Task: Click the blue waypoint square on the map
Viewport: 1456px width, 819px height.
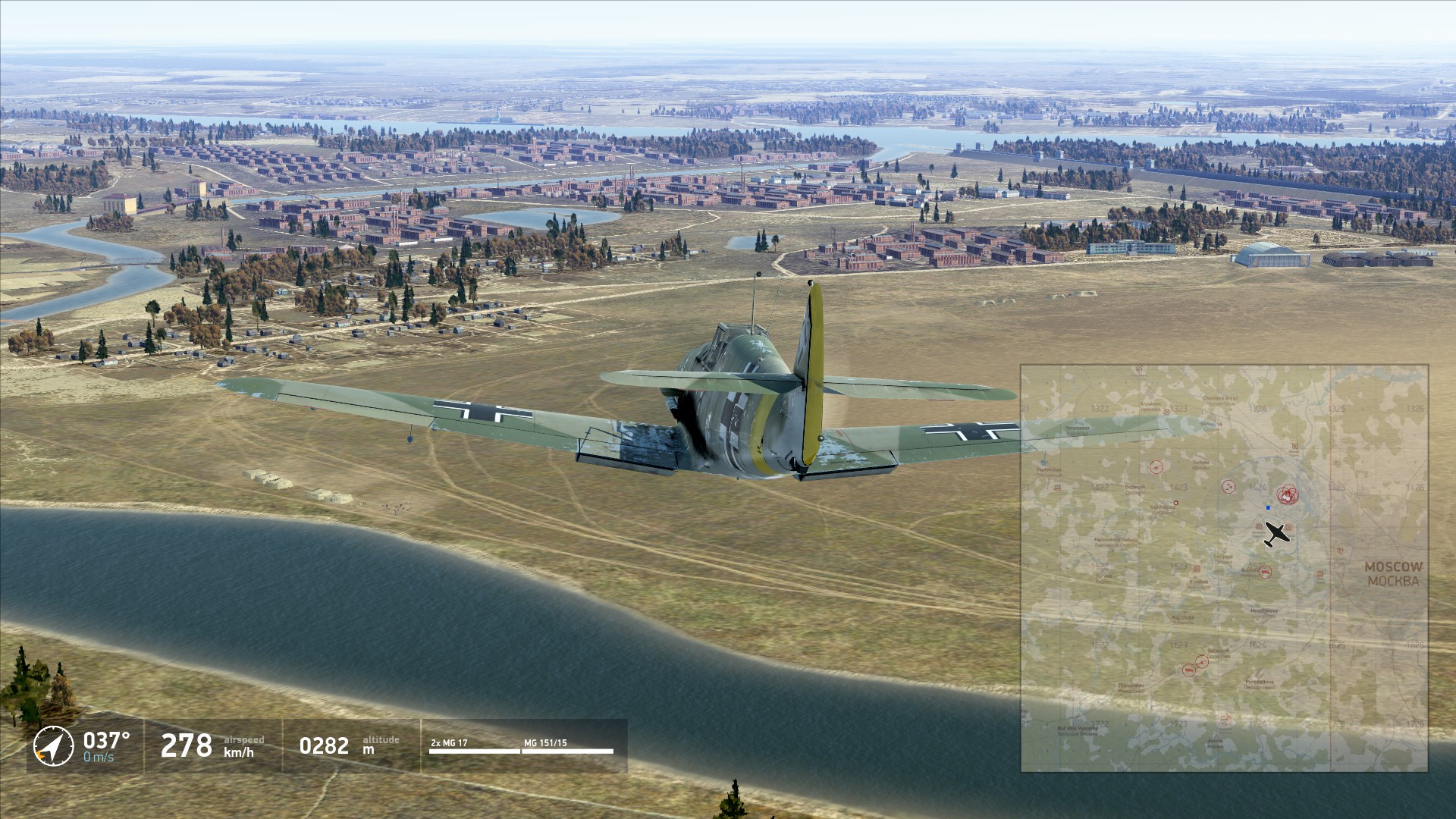Action: click(1268, 507)
